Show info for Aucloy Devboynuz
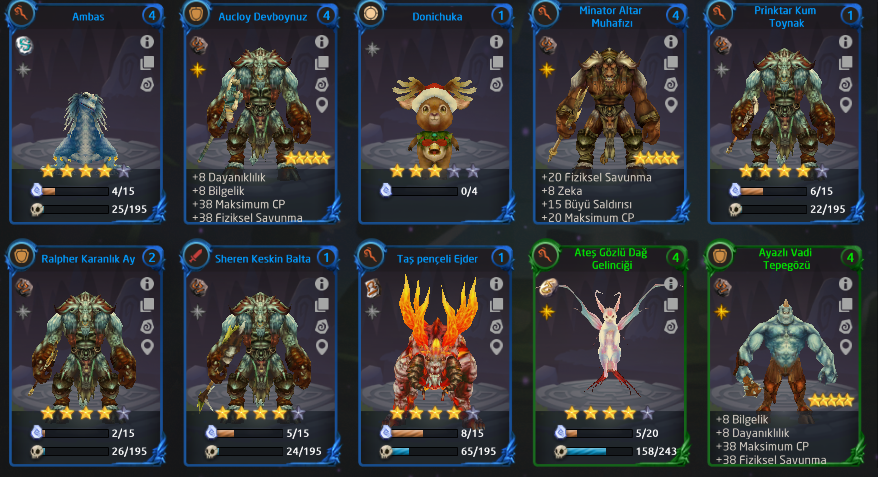This screenshot has height=477, width=878. pos(321,42)
